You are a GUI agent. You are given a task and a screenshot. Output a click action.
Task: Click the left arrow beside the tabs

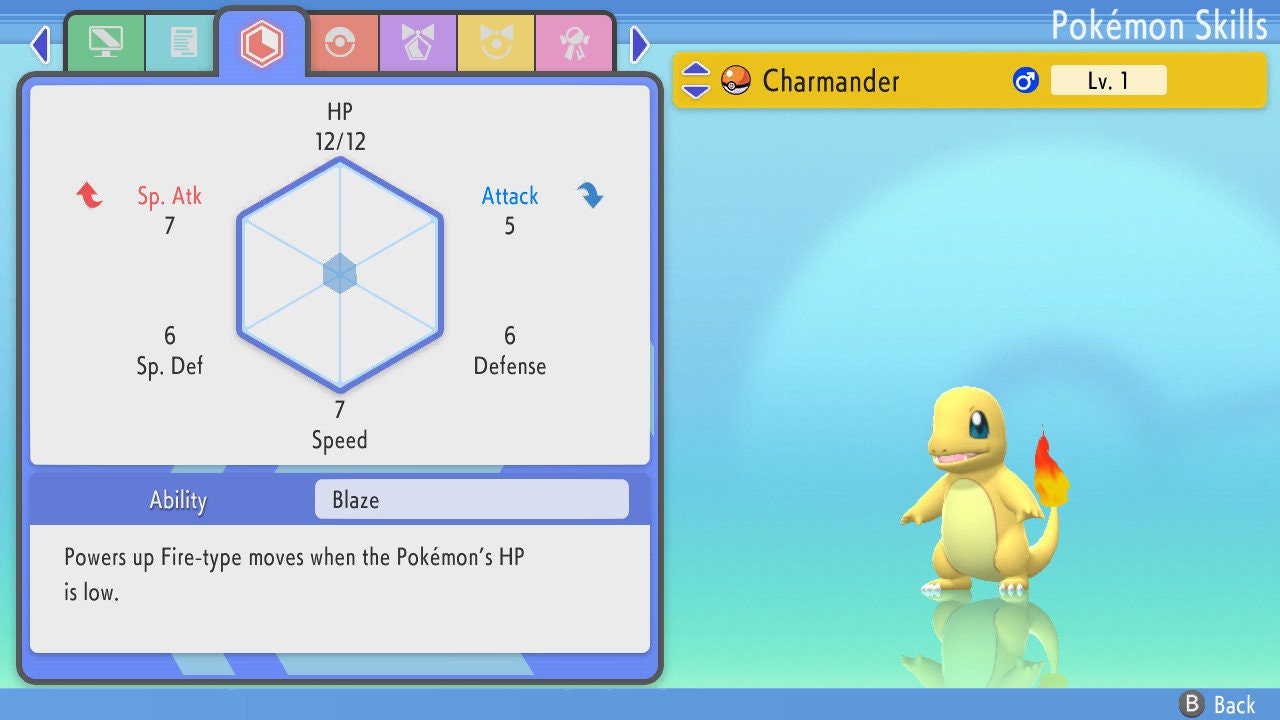pos(40,44)
